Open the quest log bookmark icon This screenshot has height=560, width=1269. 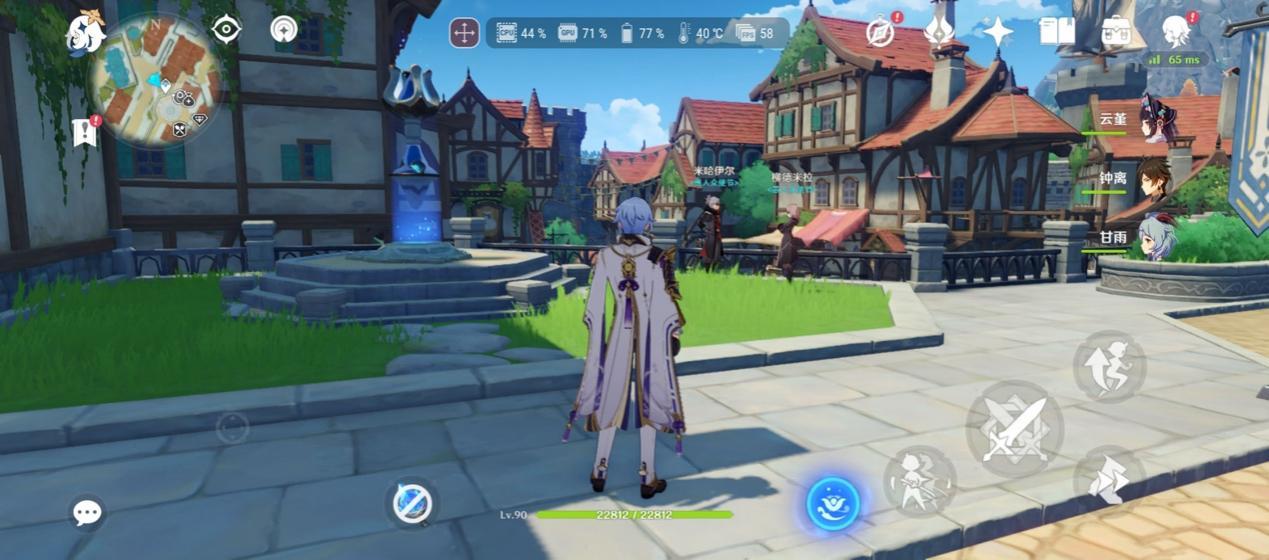pyautogui.click(x=85, y=132)
